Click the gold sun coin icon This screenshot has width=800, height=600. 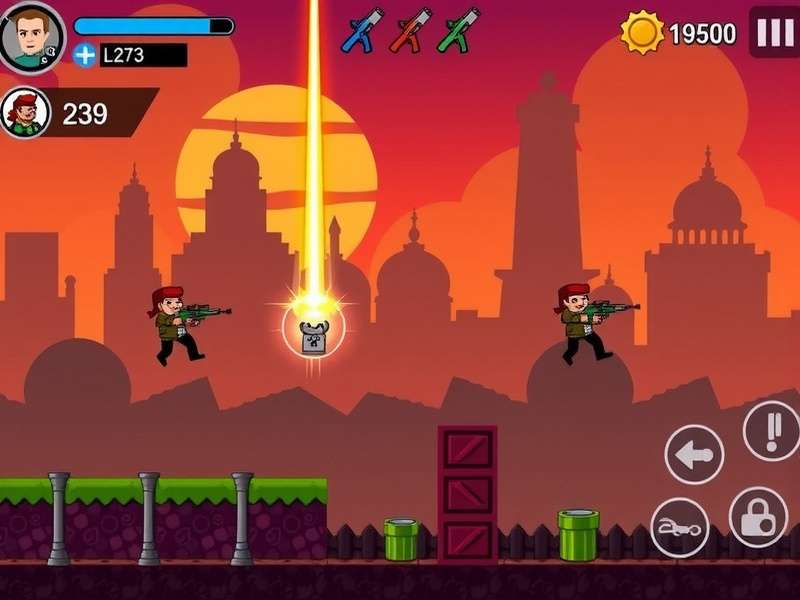[642, 33]
